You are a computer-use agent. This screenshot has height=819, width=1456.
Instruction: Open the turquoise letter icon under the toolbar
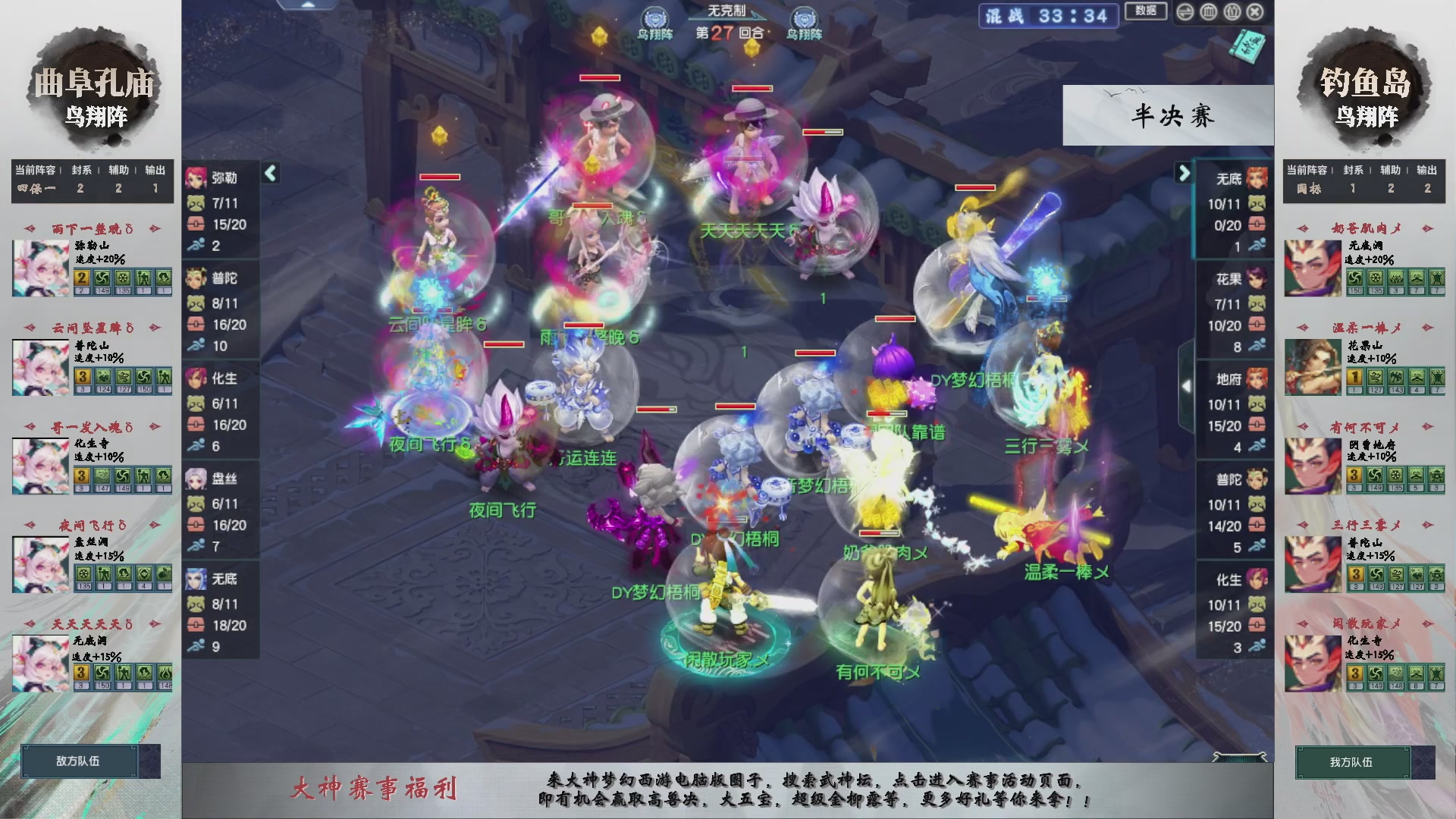(1247, 45)
